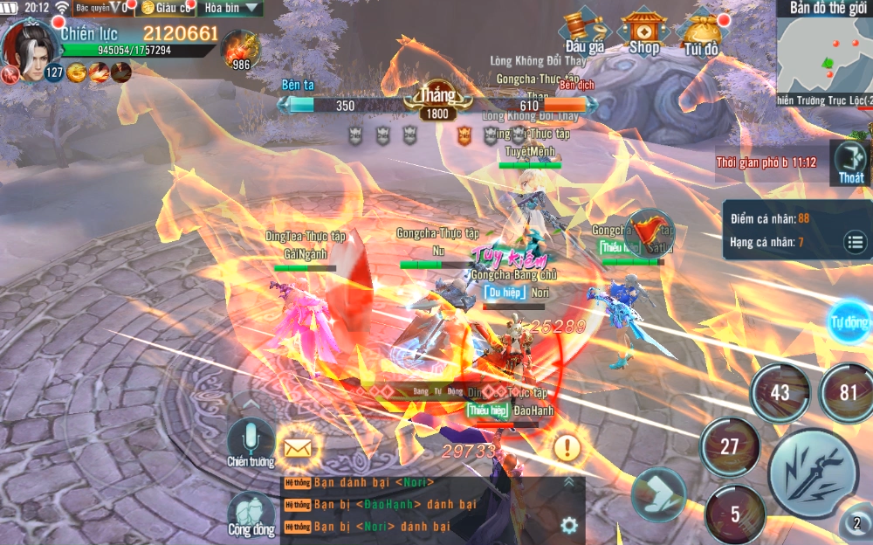873x545 pixels.
Task: Click the yellow exclamation alert icon
Action: point(567,447)
